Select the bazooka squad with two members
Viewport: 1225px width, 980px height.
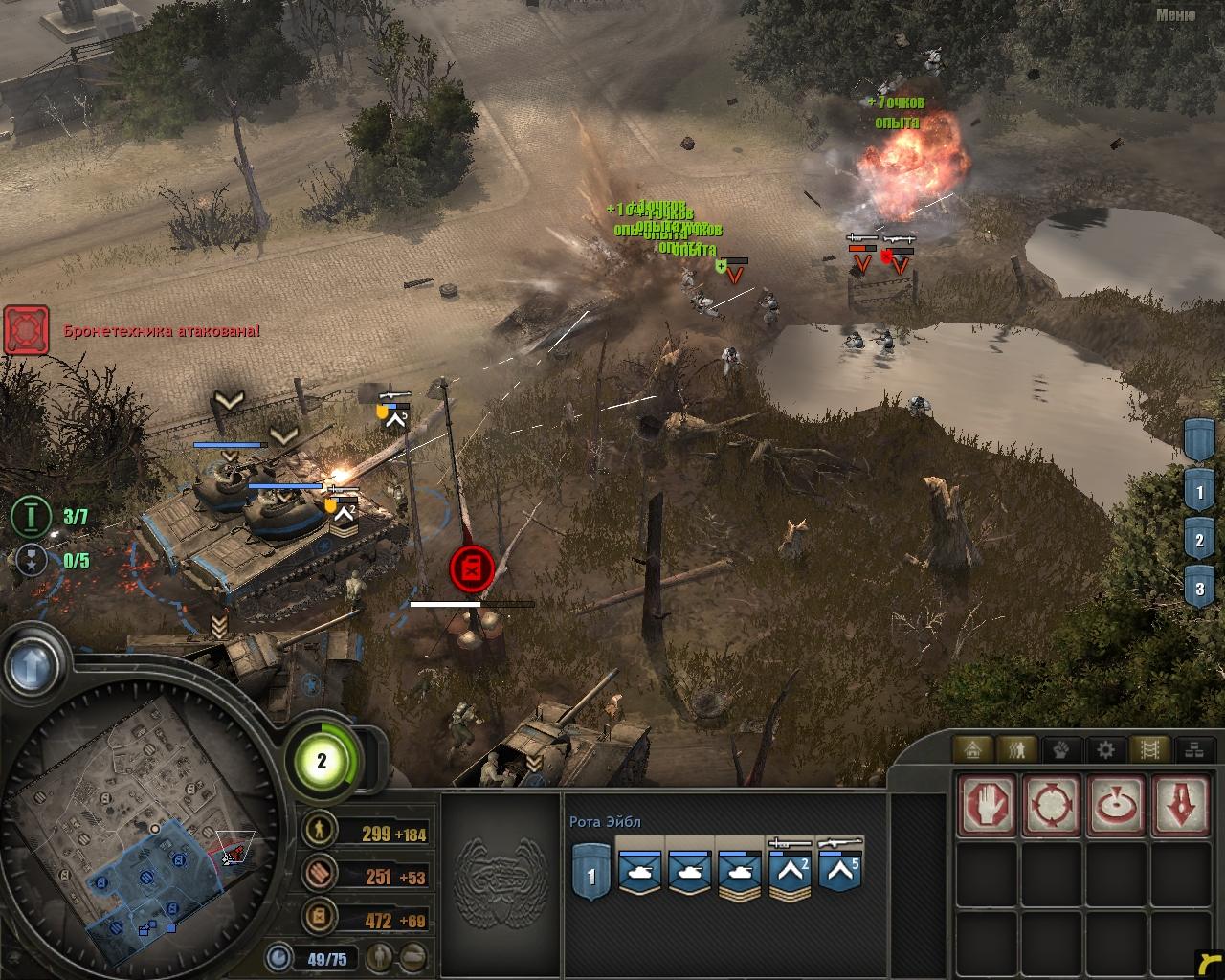tap(790, 873)
